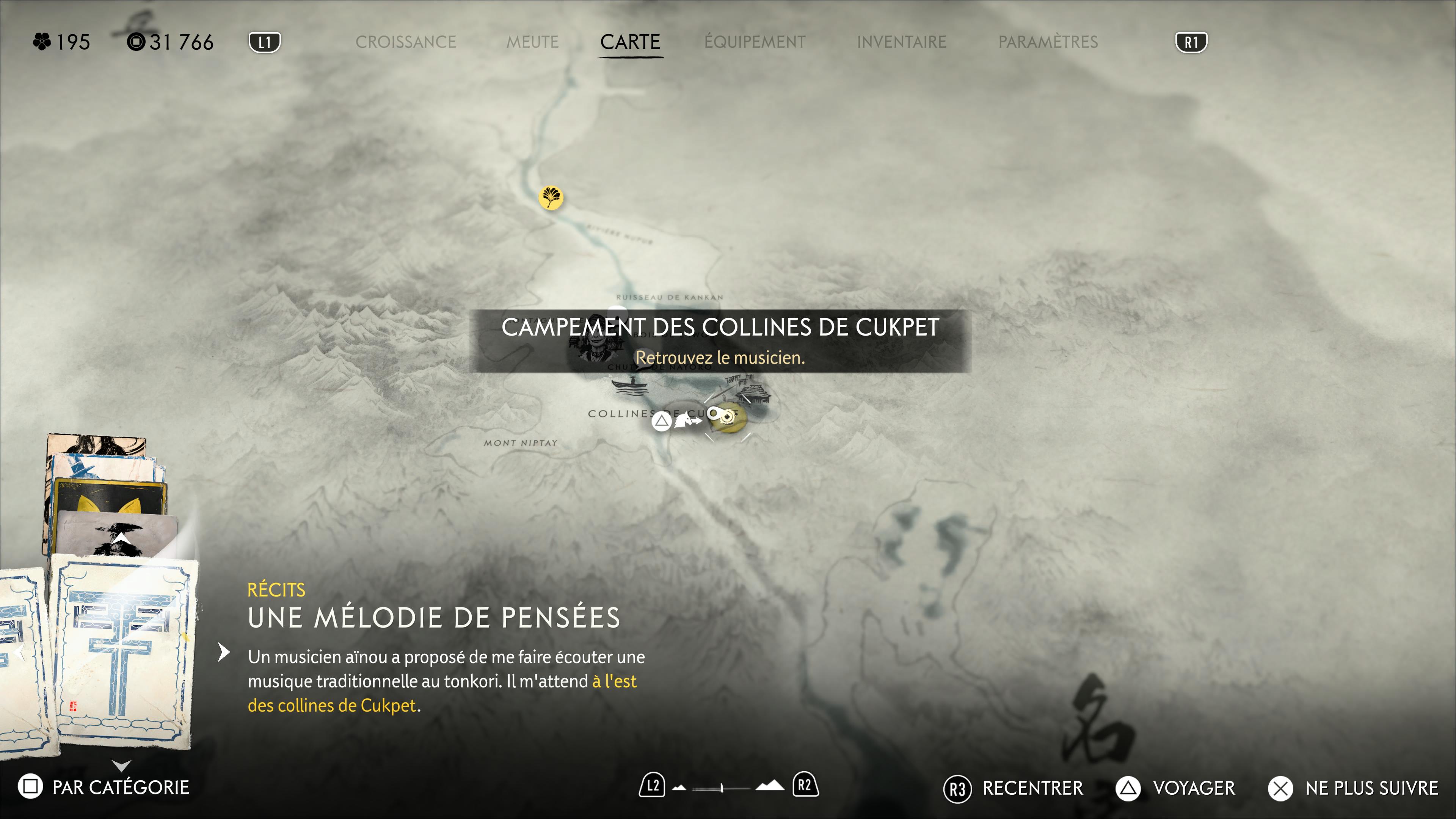Adjust the map zoom slider

722,788
